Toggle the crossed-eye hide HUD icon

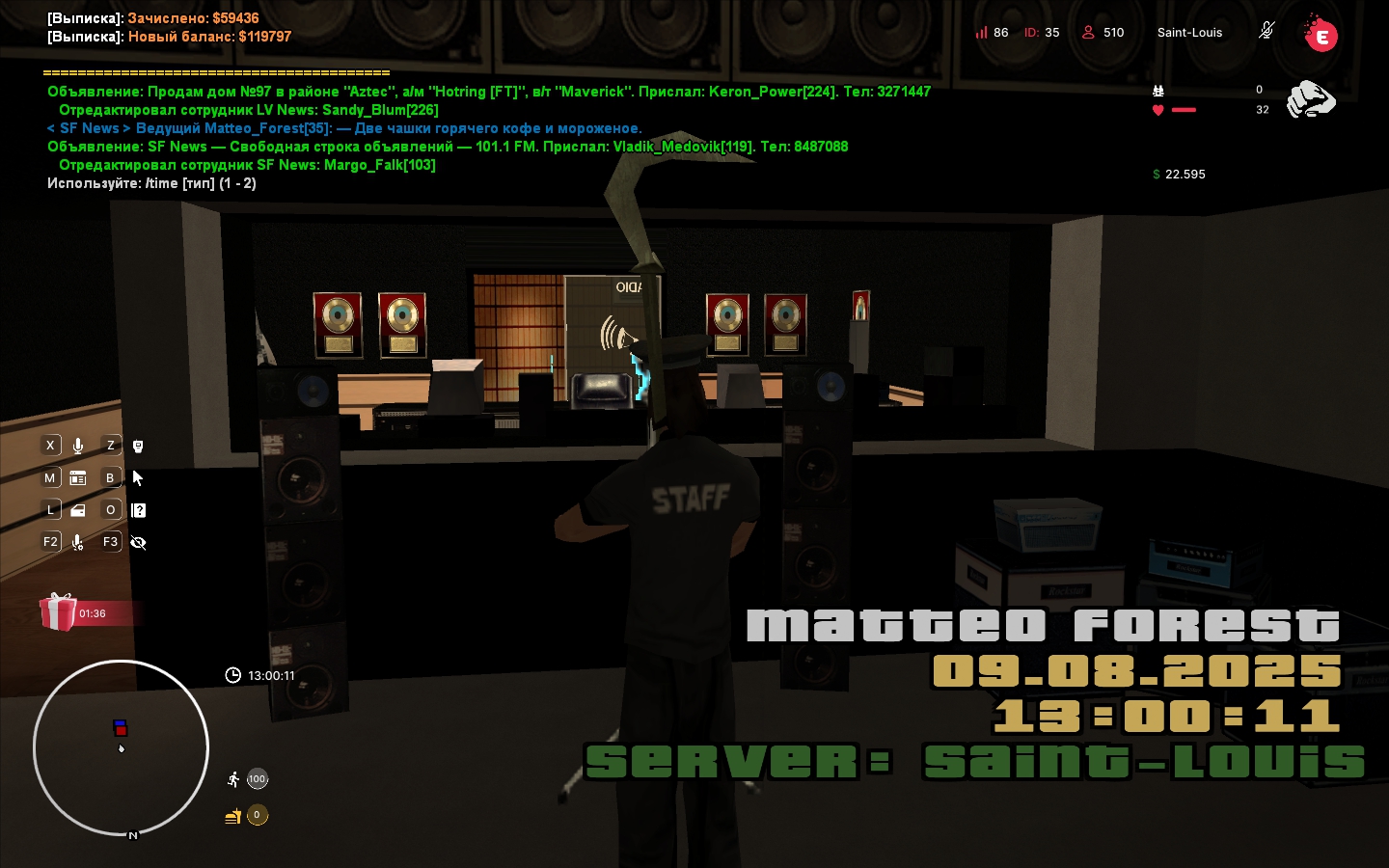[138, 542]
